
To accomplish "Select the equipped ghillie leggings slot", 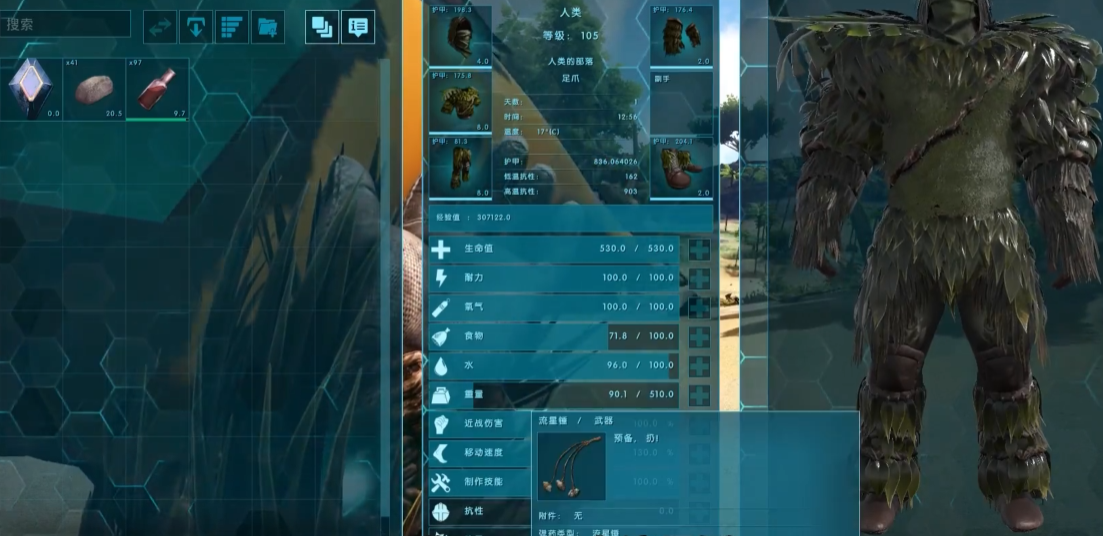I will (x=460, y=167).
